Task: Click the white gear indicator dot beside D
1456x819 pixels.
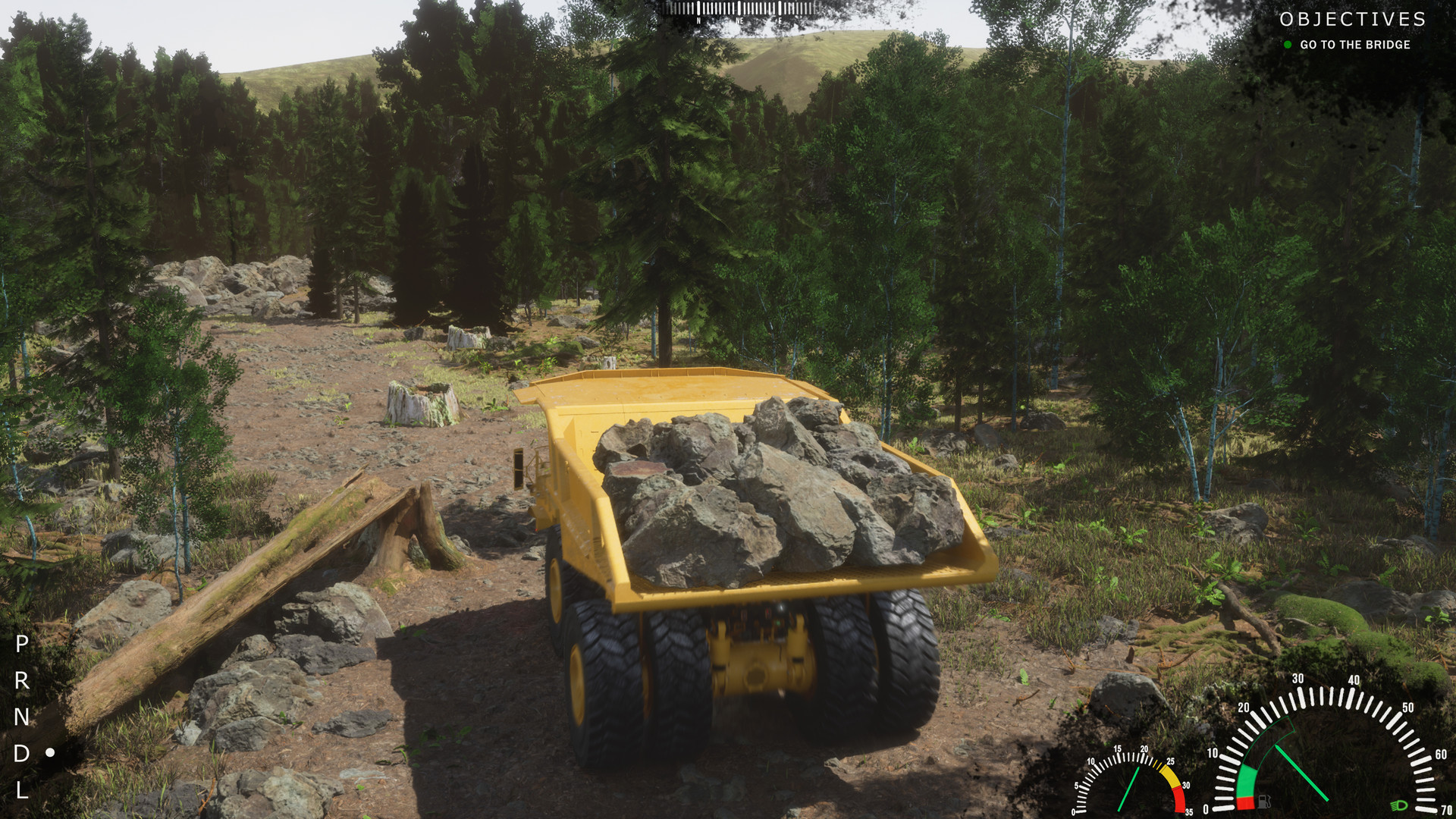Action: [x=50, y=753]
